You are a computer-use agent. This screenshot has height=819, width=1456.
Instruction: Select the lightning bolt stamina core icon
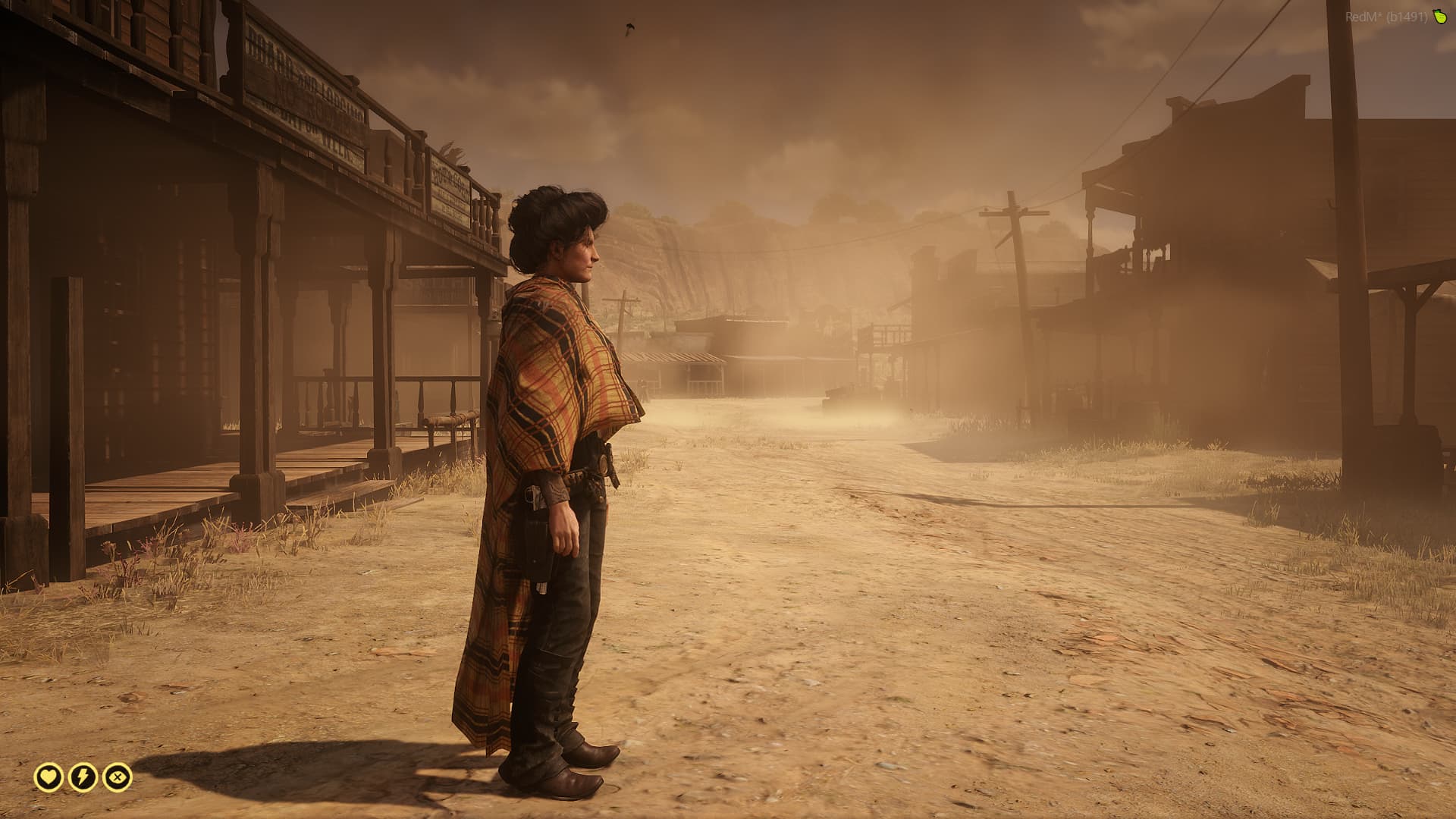[x=83, y=777]
